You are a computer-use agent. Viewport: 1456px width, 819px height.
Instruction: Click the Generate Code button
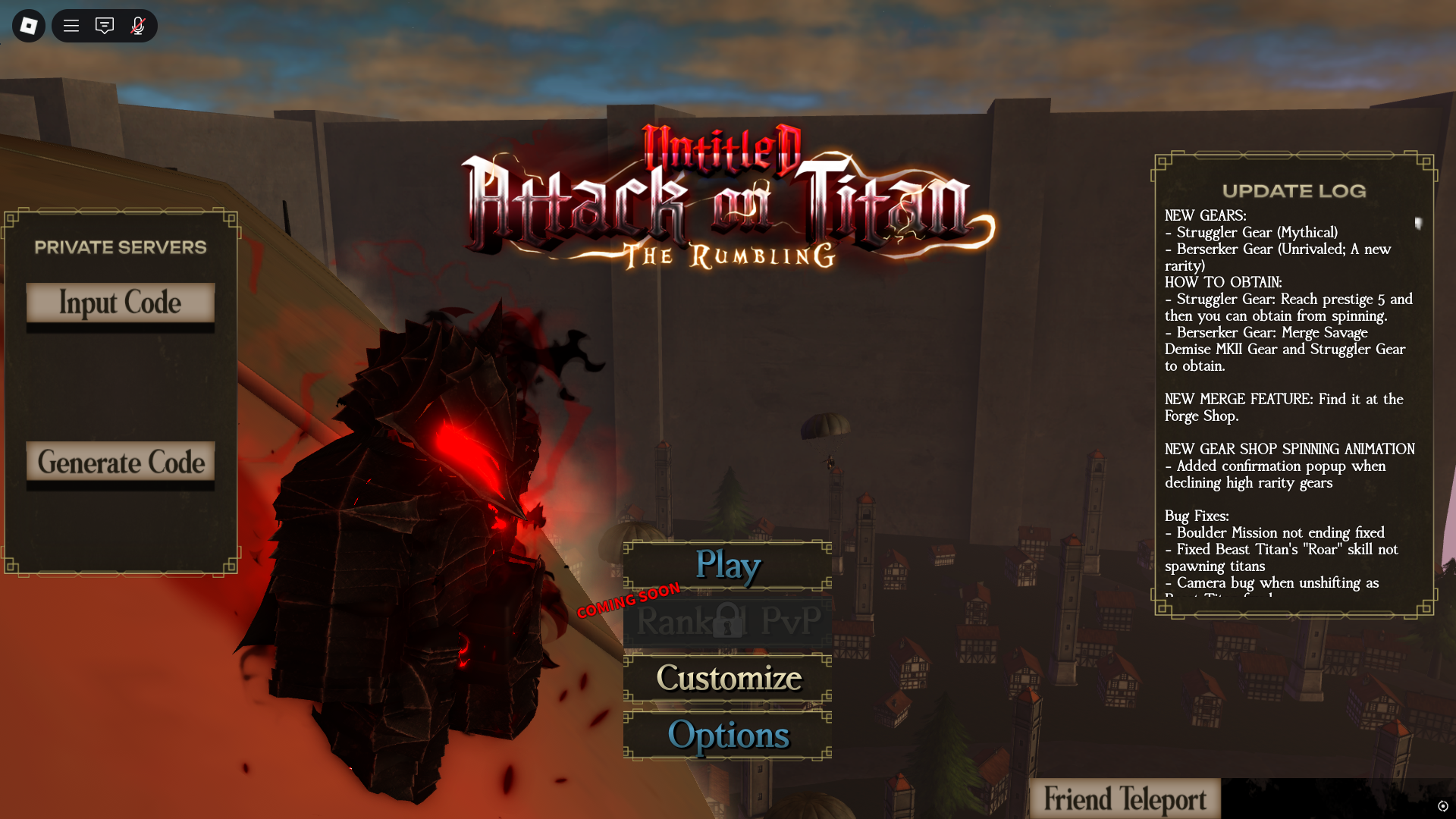coord(121,463)
